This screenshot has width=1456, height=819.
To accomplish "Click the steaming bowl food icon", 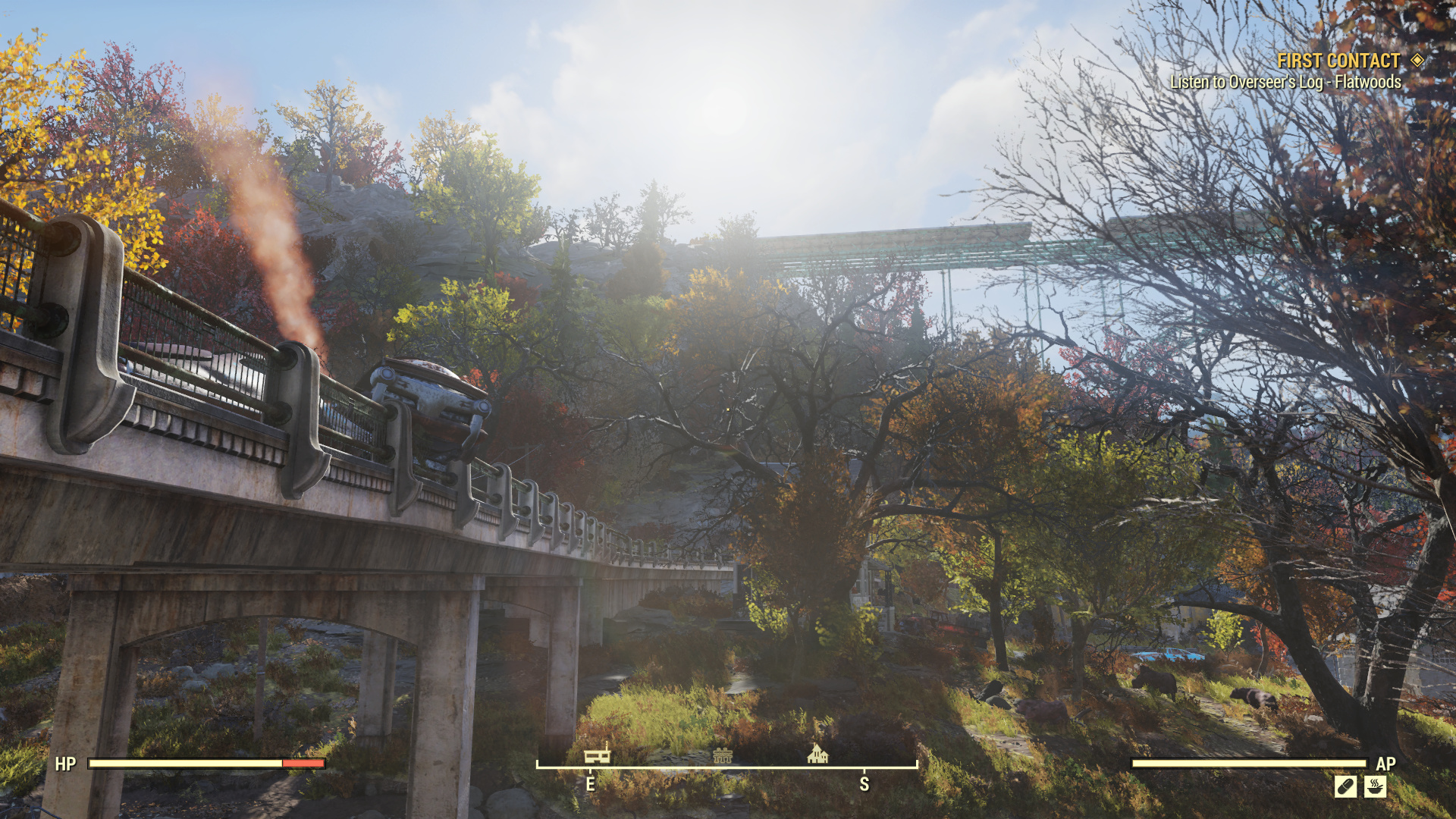I will [1375, 786].
